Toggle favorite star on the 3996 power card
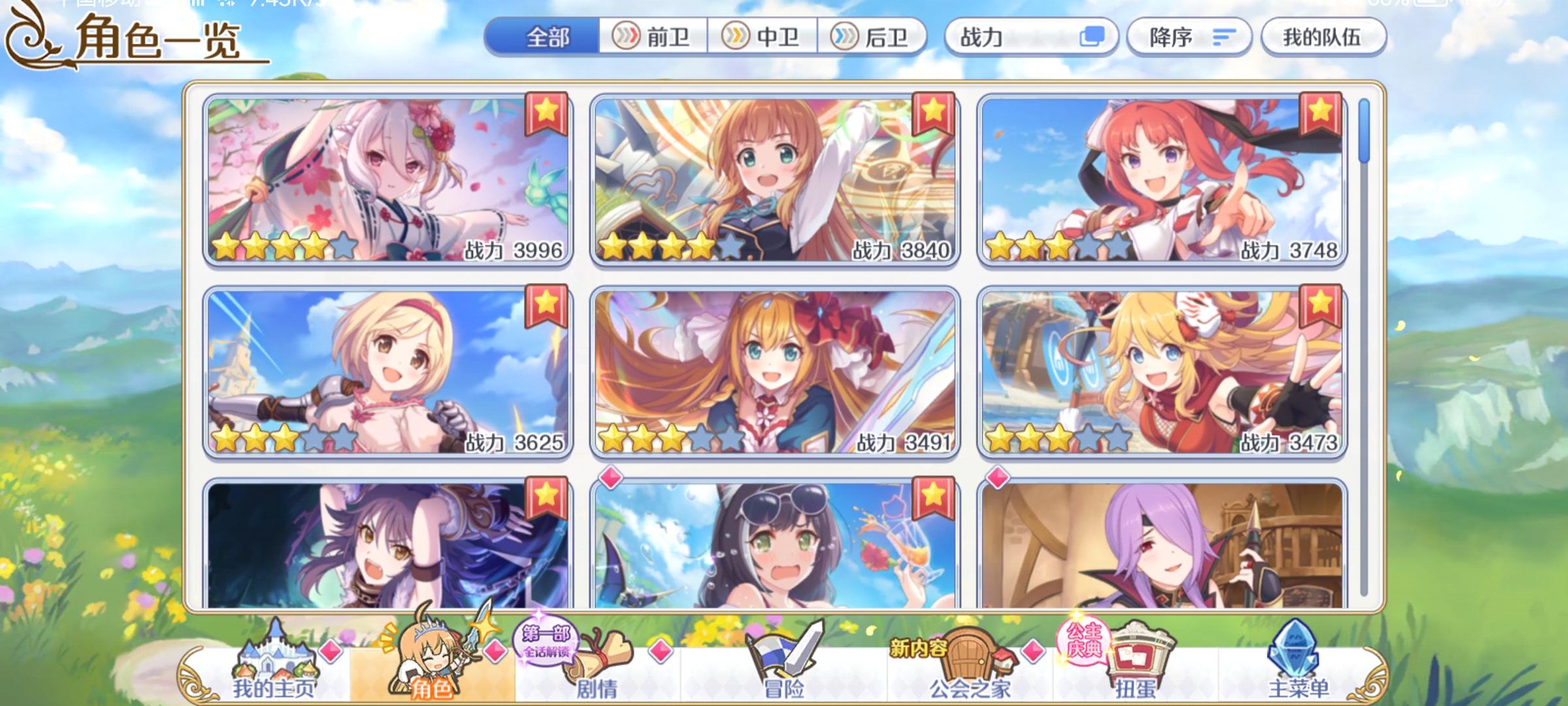The image size is (1568, 706). click(x=544, y=112)
